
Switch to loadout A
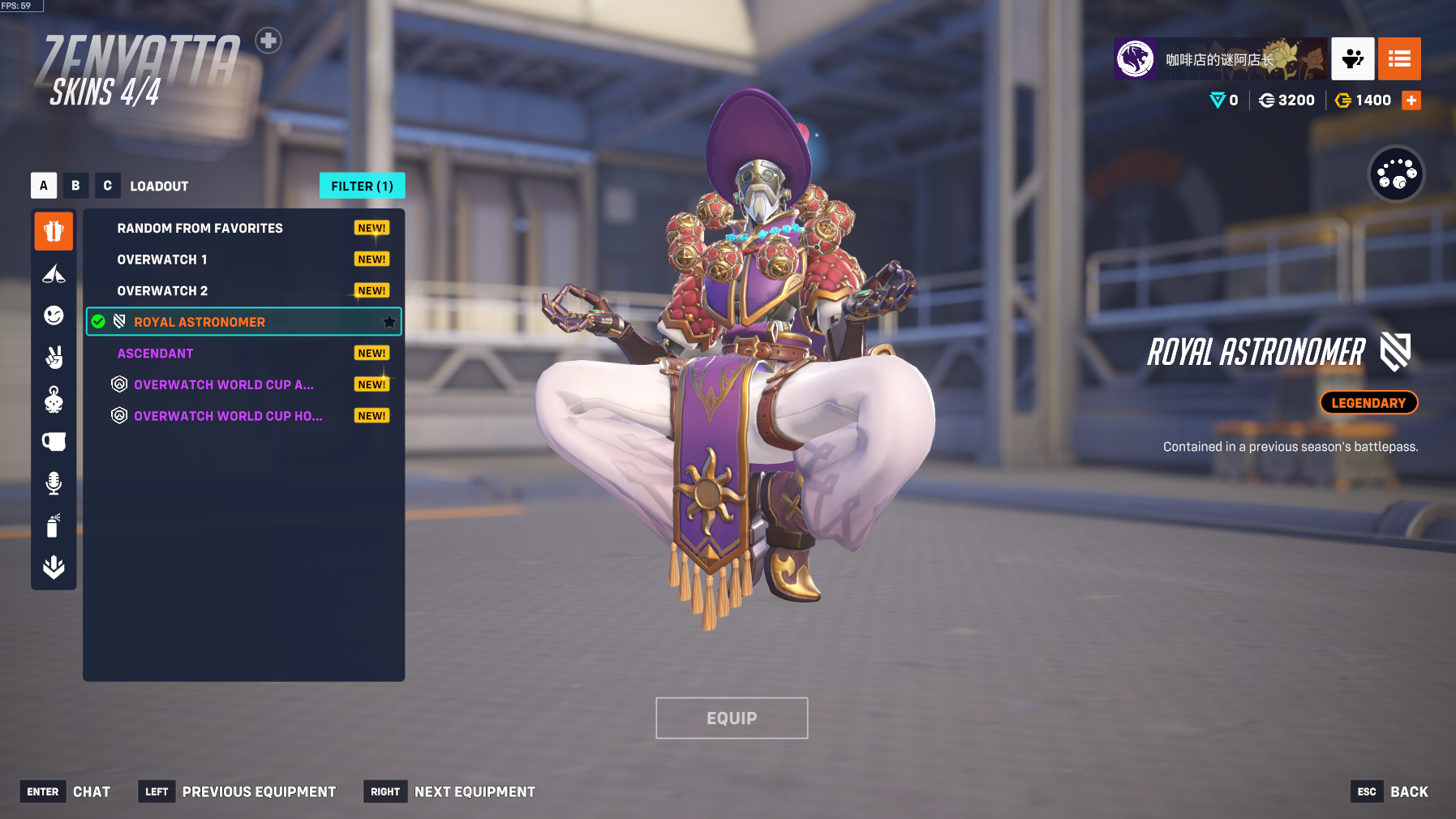(44, 186)
